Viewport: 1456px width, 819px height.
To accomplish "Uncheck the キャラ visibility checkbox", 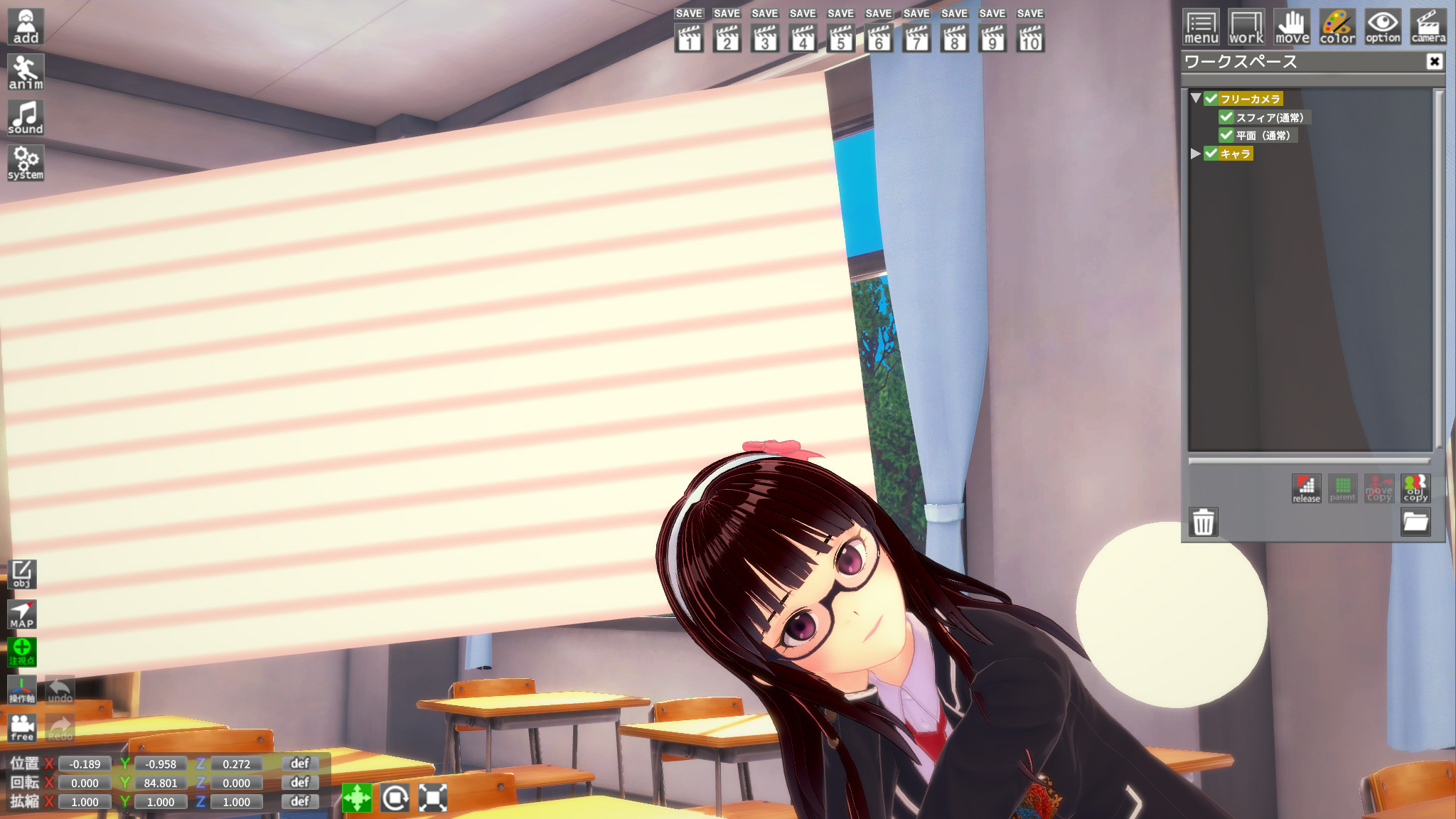I will [x=1211, y=154].
